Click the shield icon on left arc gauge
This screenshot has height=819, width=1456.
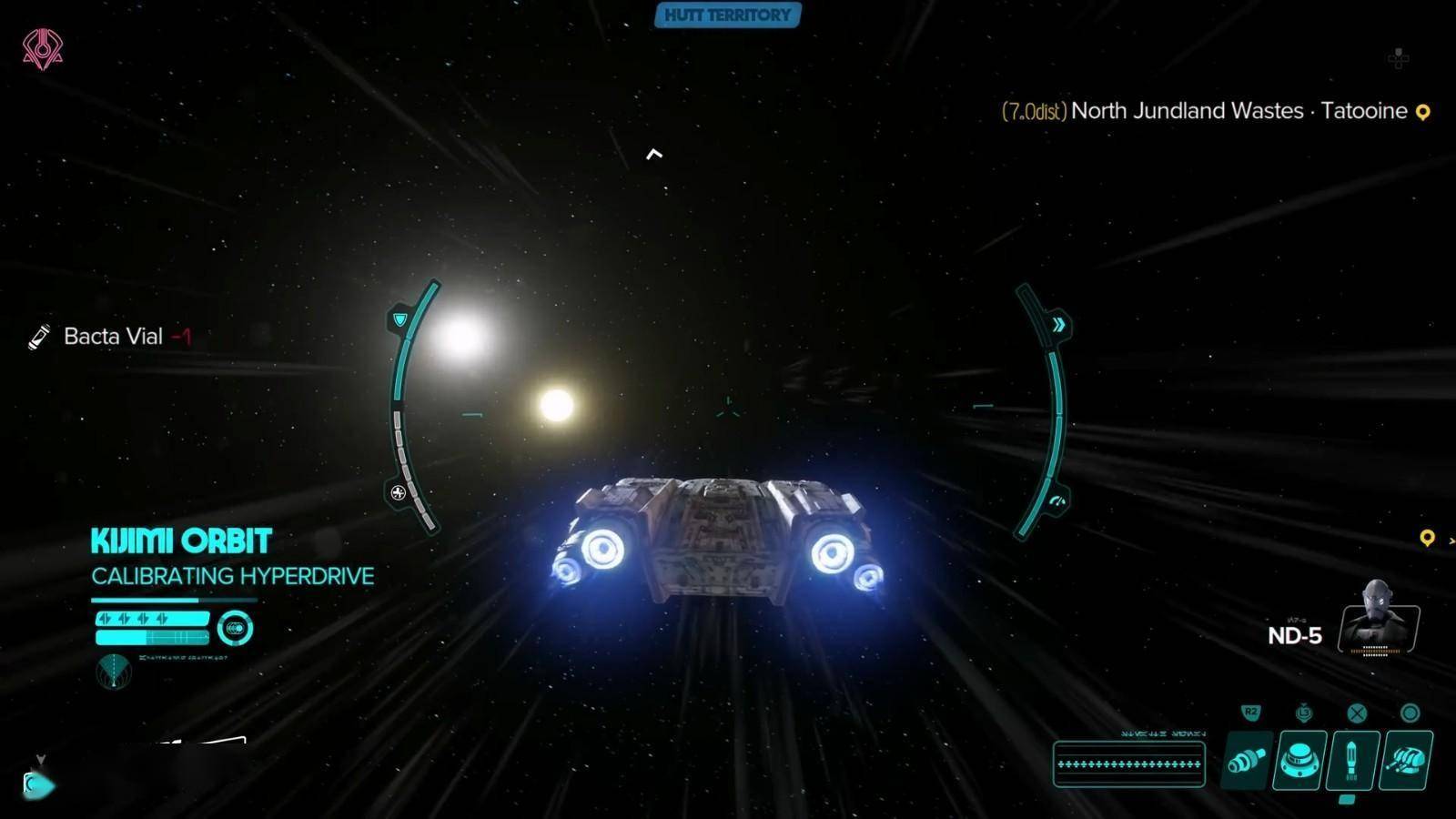399,319
